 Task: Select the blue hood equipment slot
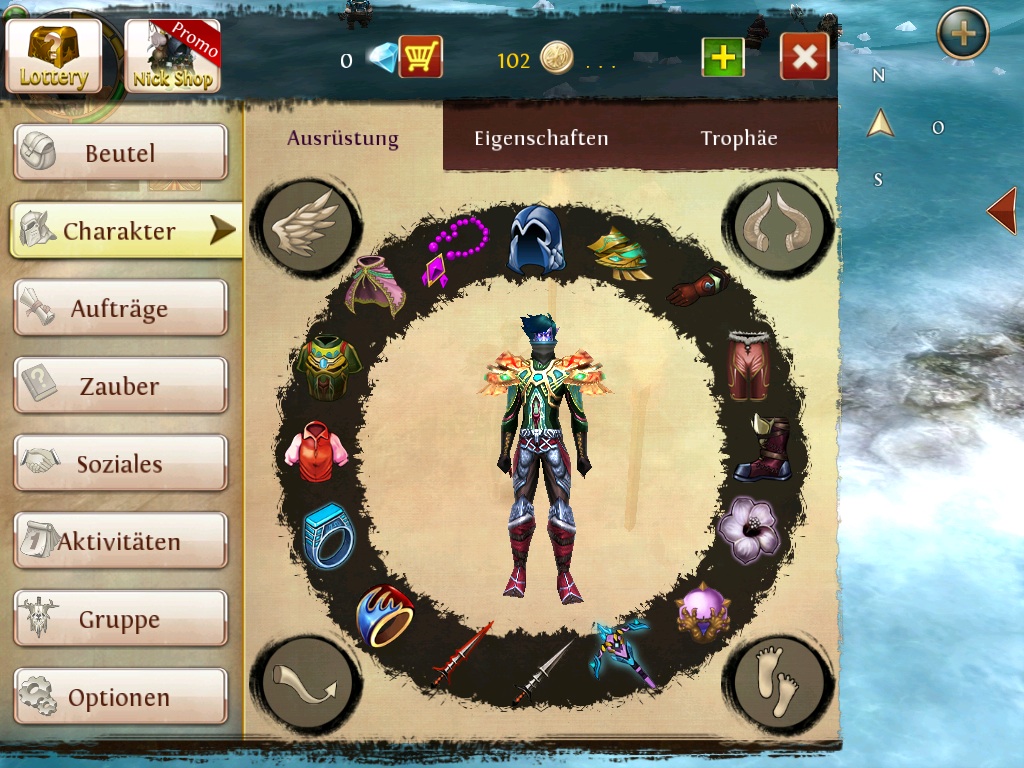[x=535, y=240]
